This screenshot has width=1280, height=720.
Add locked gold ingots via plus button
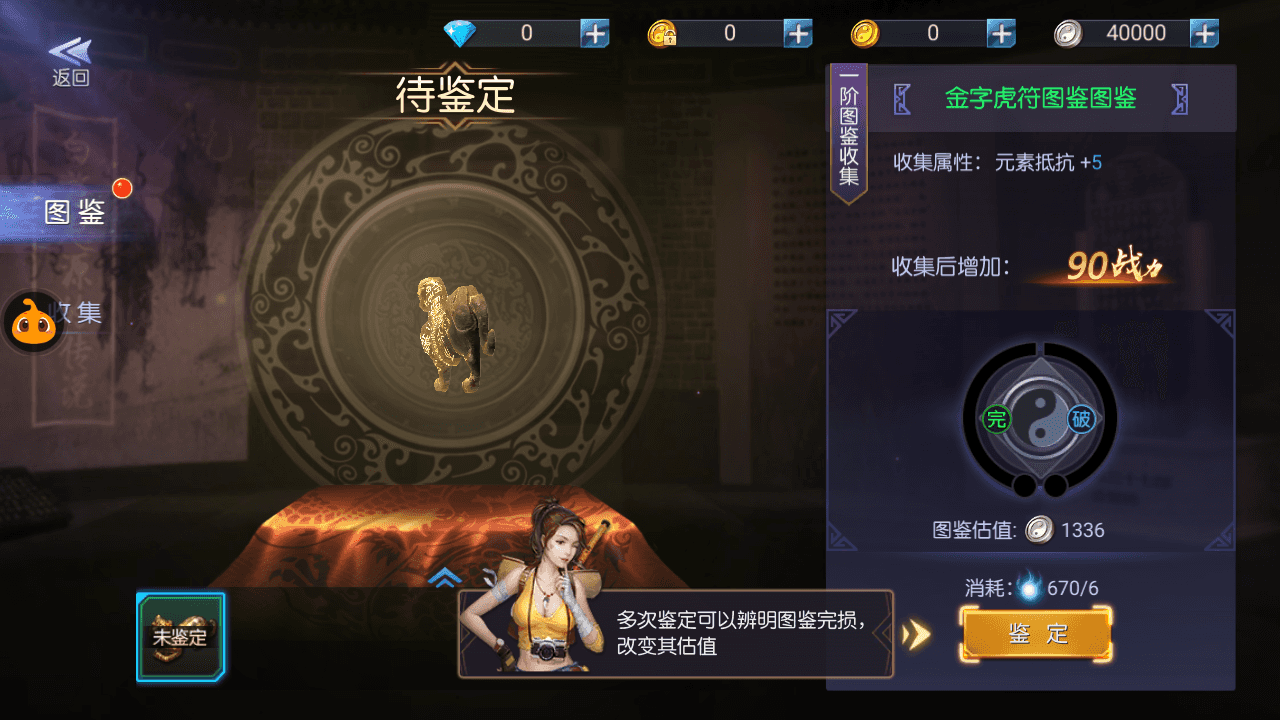pos(798,33)
